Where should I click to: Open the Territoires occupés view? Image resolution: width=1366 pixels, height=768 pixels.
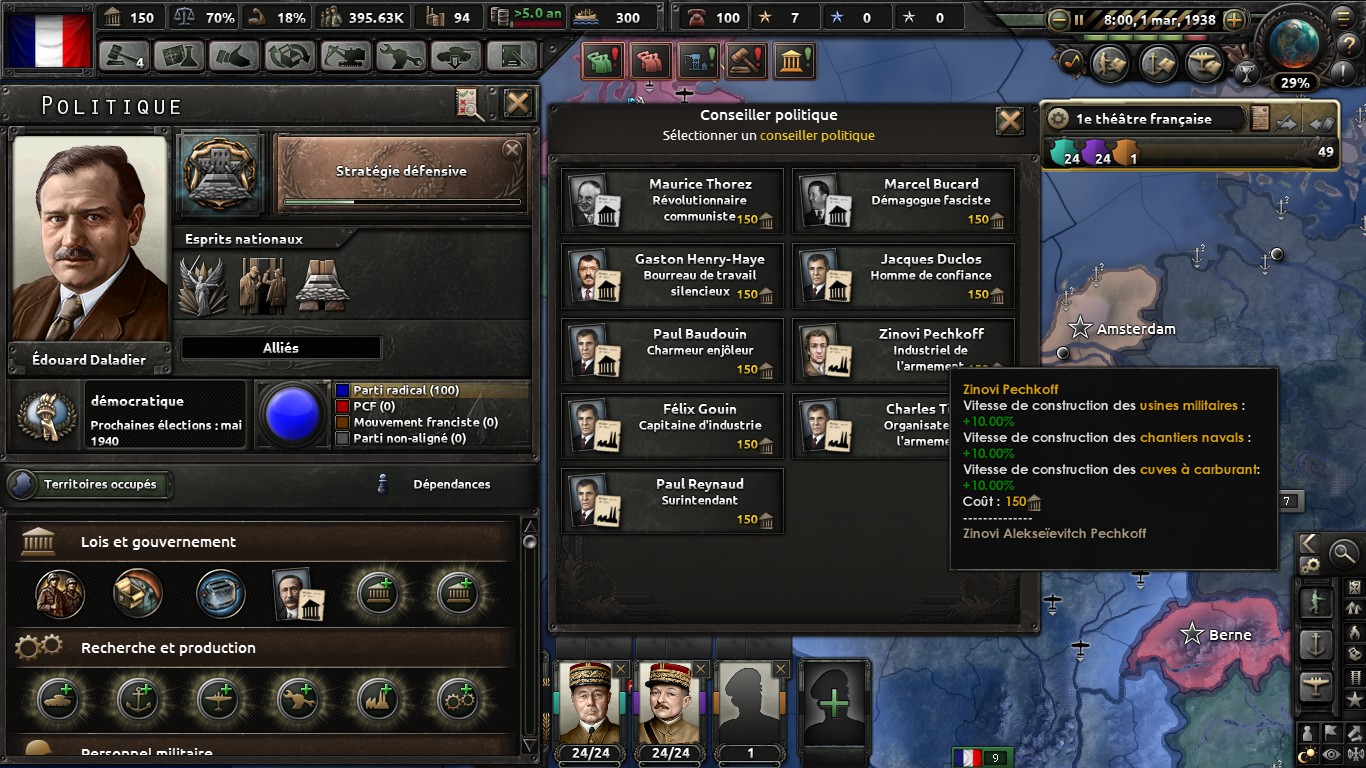point(90,485)
